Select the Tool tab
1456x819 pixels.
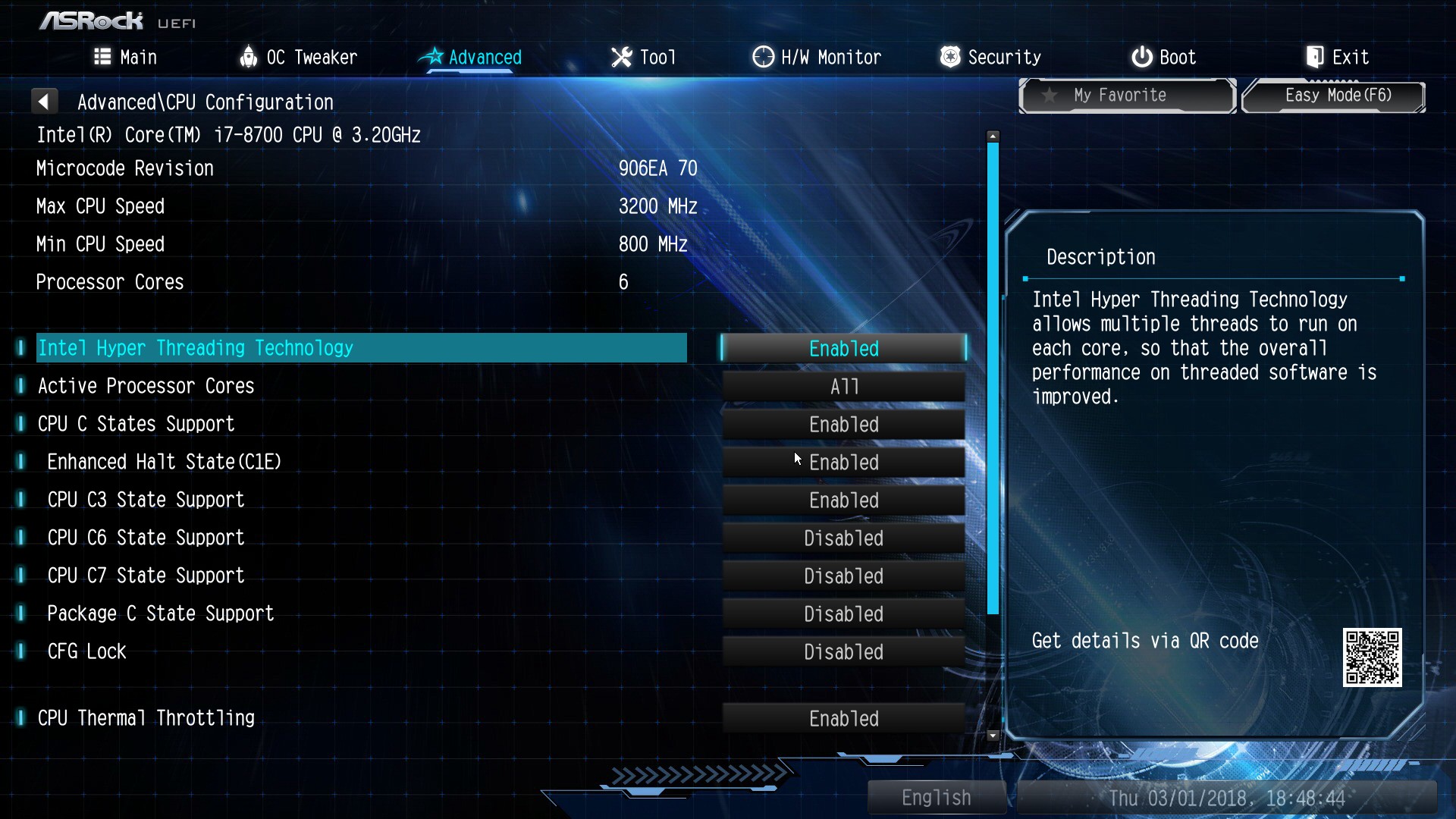[643, 57]
